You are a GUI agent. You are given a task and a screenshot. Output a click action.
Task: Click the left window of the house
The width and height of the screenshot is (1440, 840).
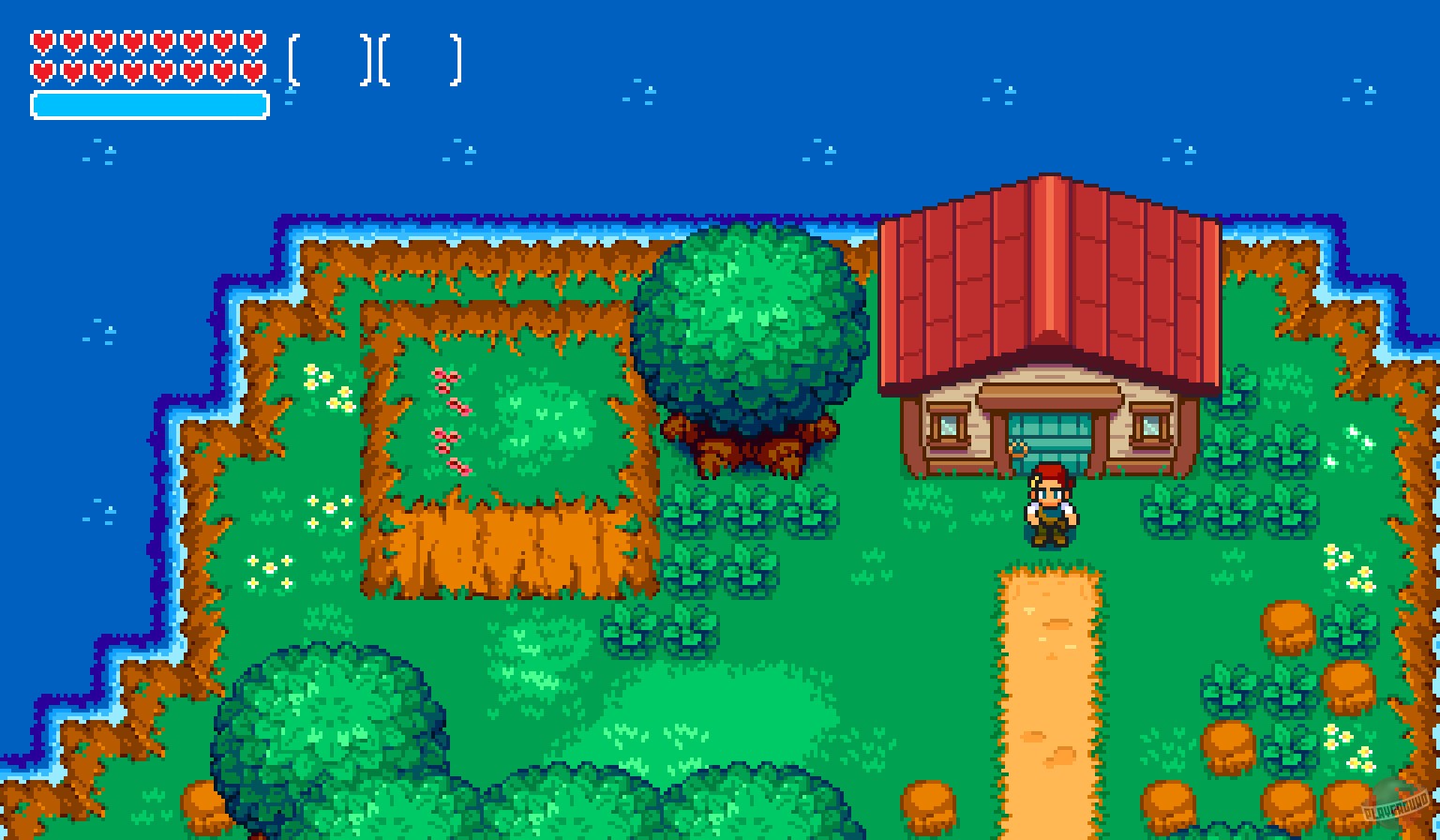coord(947,427)
